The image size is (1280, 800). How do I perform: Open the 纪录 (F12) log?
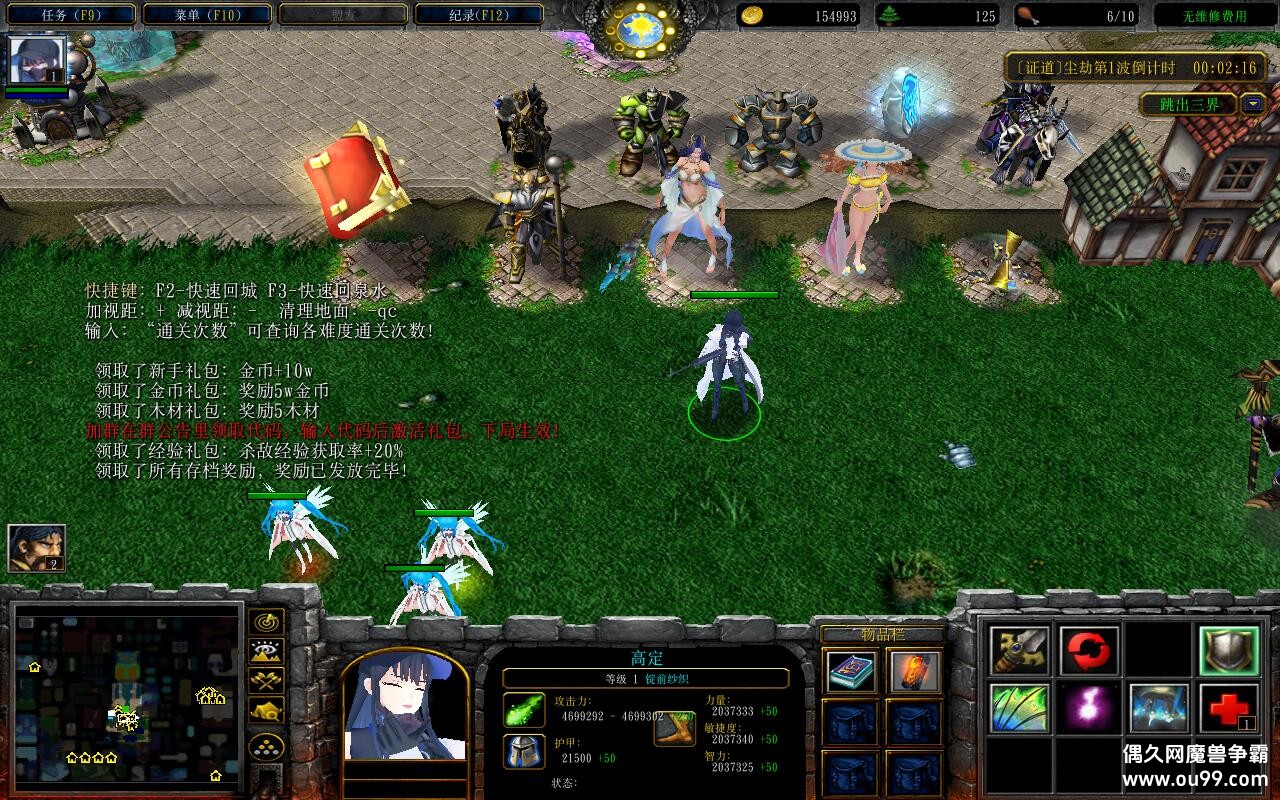pyautogui.click(x=478, y=15)
